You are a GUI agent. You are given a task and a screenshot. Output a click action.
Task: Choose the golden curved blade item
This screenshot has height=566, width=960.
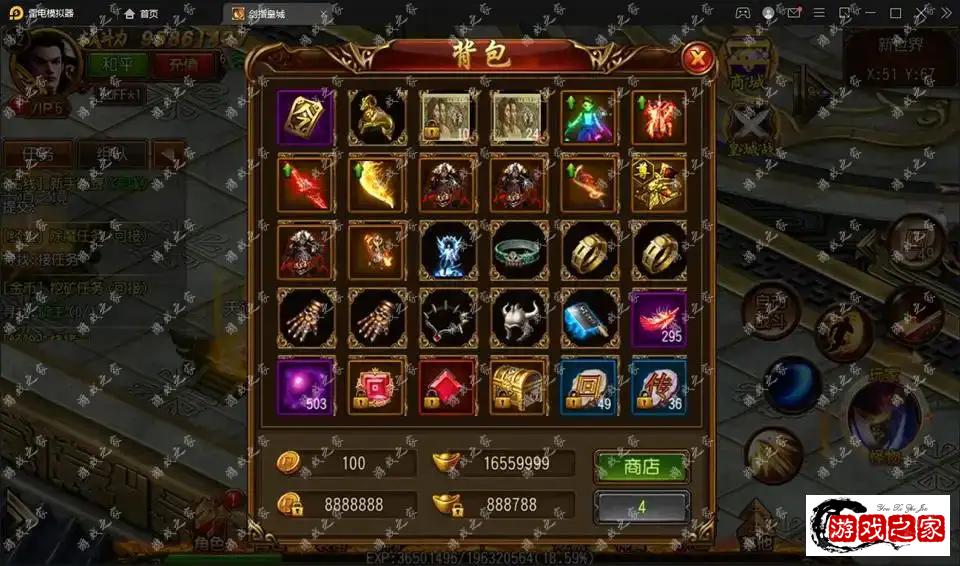377,184
